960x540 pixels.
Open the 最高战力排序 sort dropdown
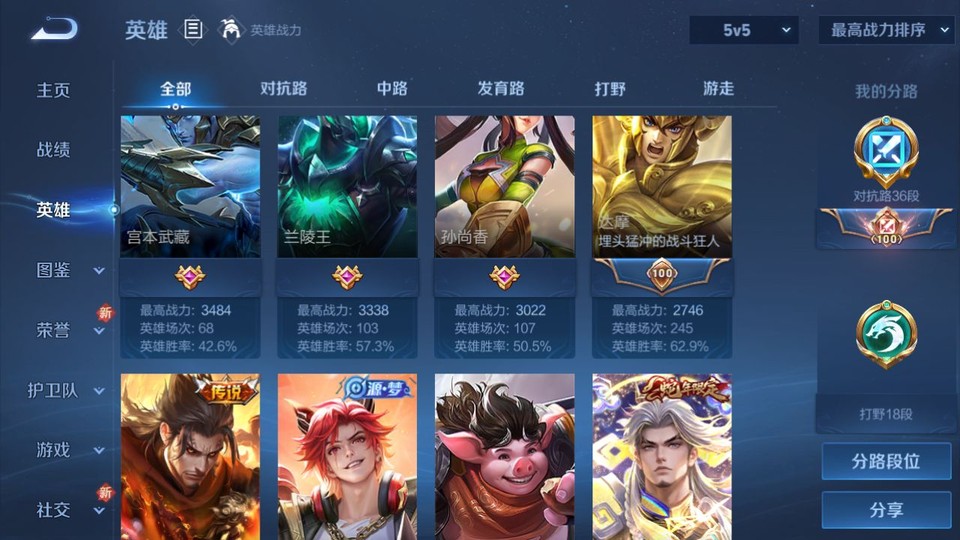pyautogui.click(x=886, y=30)
